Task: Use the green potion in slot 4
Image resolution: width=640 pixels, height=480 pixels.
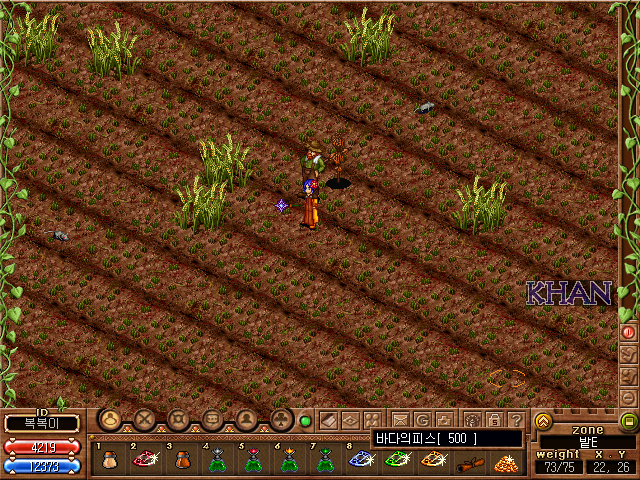Action: pos(217,461)
